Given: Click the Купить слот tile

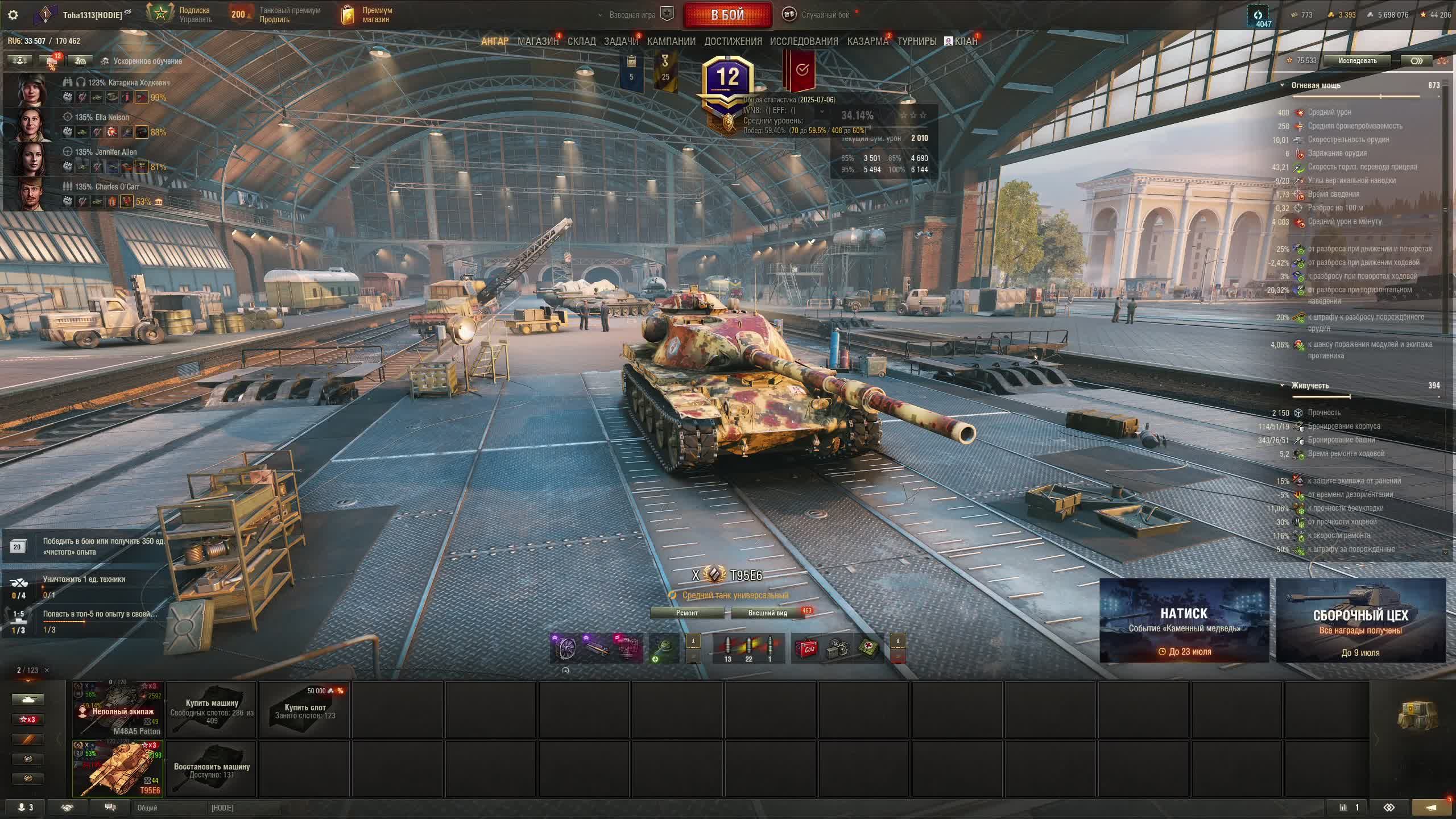Looking at the screenshot, I should click(305, 709).
